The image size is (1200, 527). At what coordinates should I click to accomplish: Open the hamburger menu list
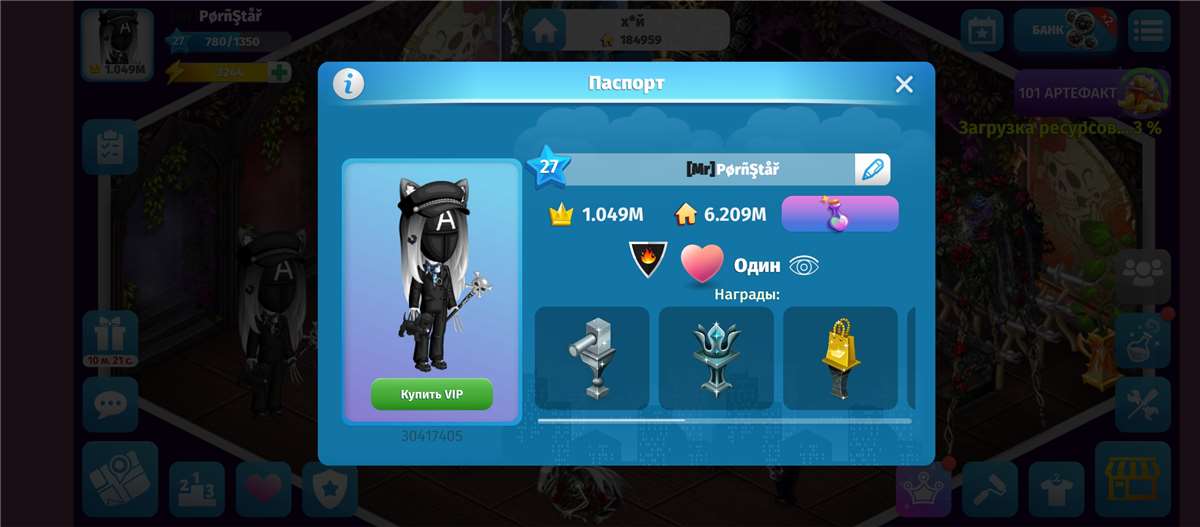point(1149,31)
